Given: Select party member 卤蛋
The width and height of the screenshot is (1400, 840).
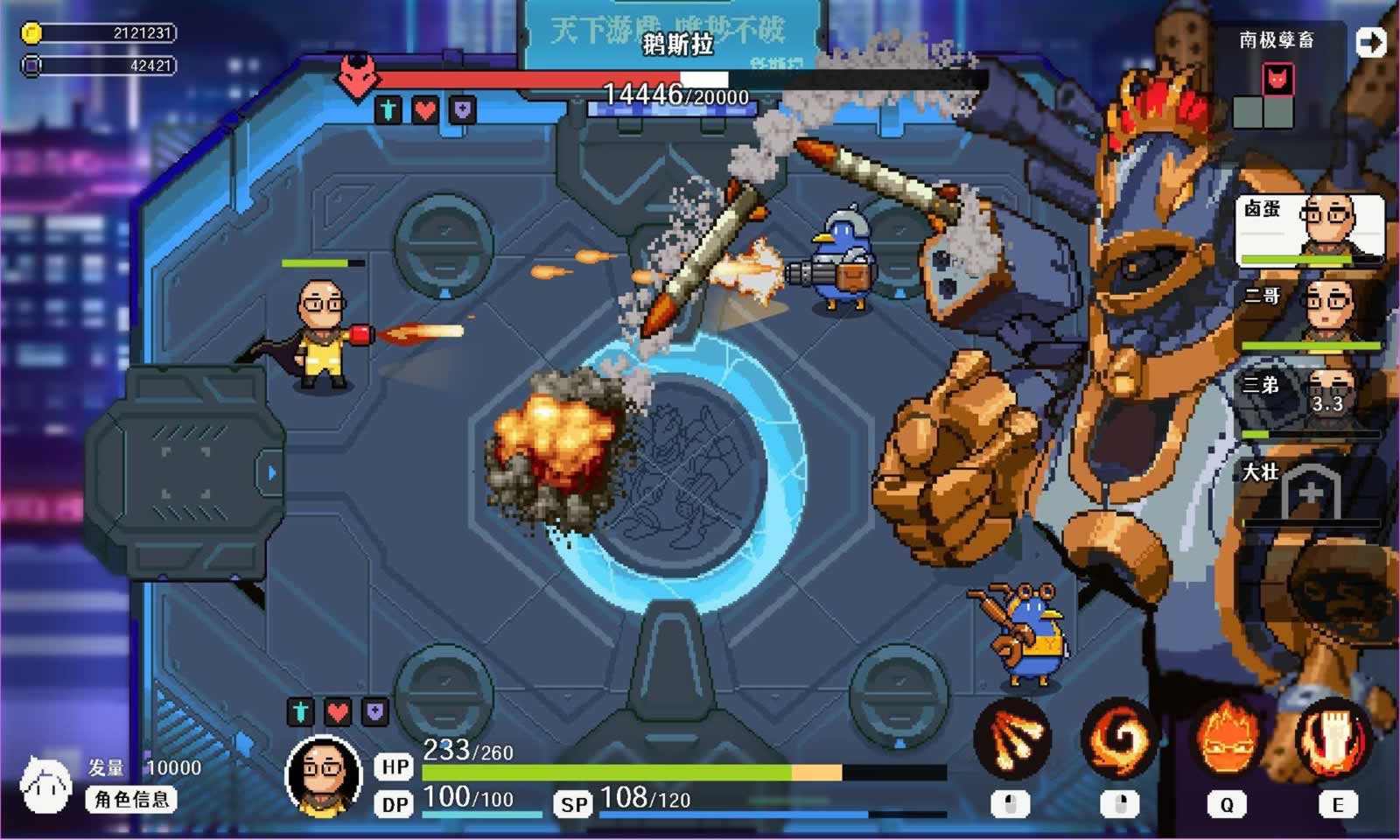Looking at the screenshot, I should pyautogui.click(x=1310, y=229).
